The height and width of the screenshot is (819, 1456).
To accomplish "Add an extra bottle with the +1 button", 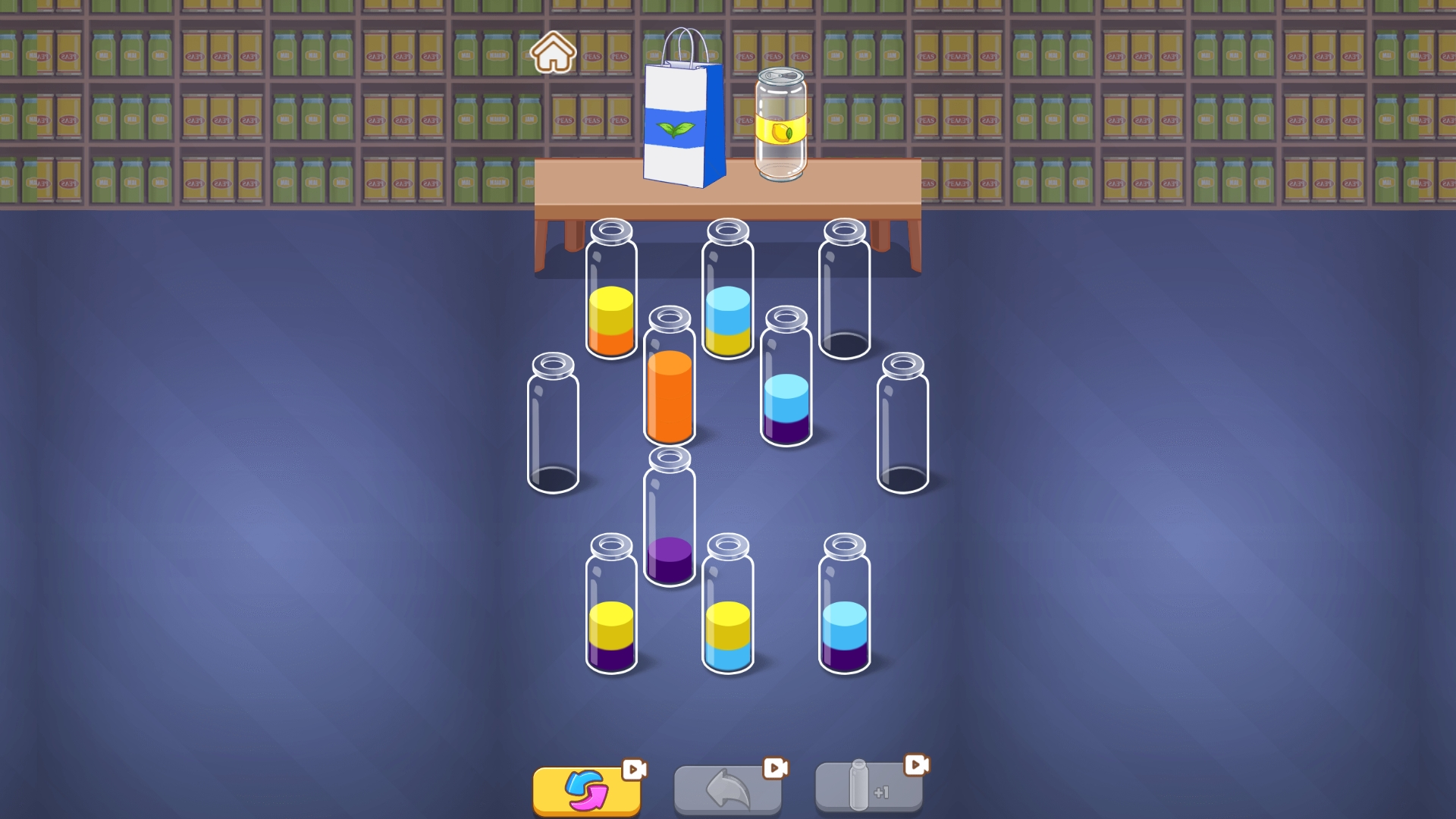I will tap(868, 792).
